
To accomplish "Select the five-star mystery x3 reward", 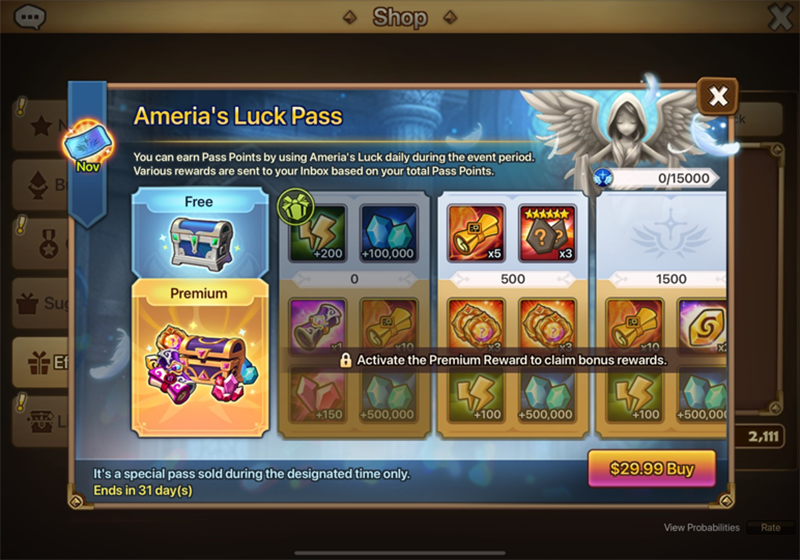I will click(x=547, y=234).
